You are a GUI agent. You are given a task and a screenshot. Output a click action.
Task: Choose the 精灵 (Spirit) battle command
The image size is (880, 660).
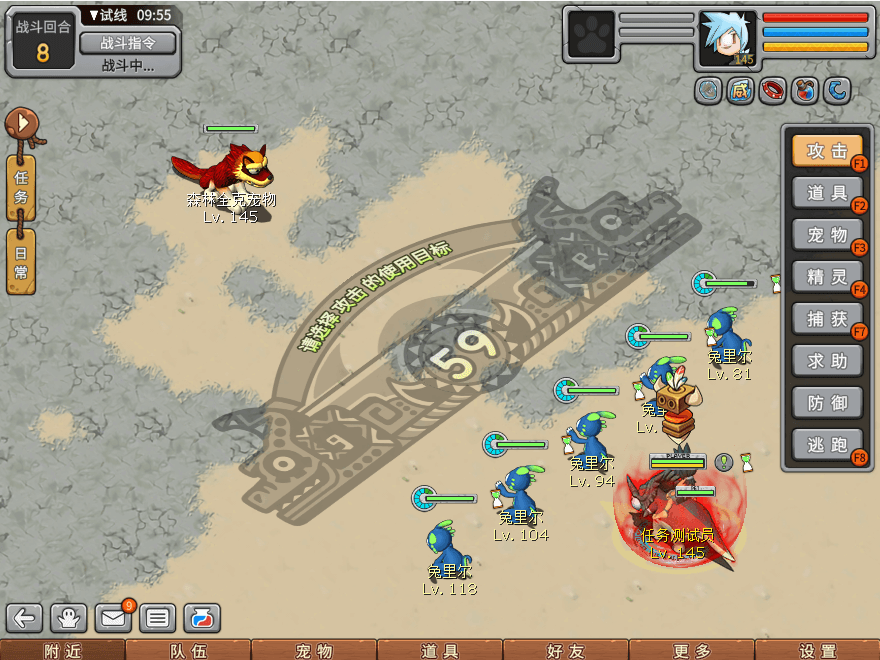(826, 277)
